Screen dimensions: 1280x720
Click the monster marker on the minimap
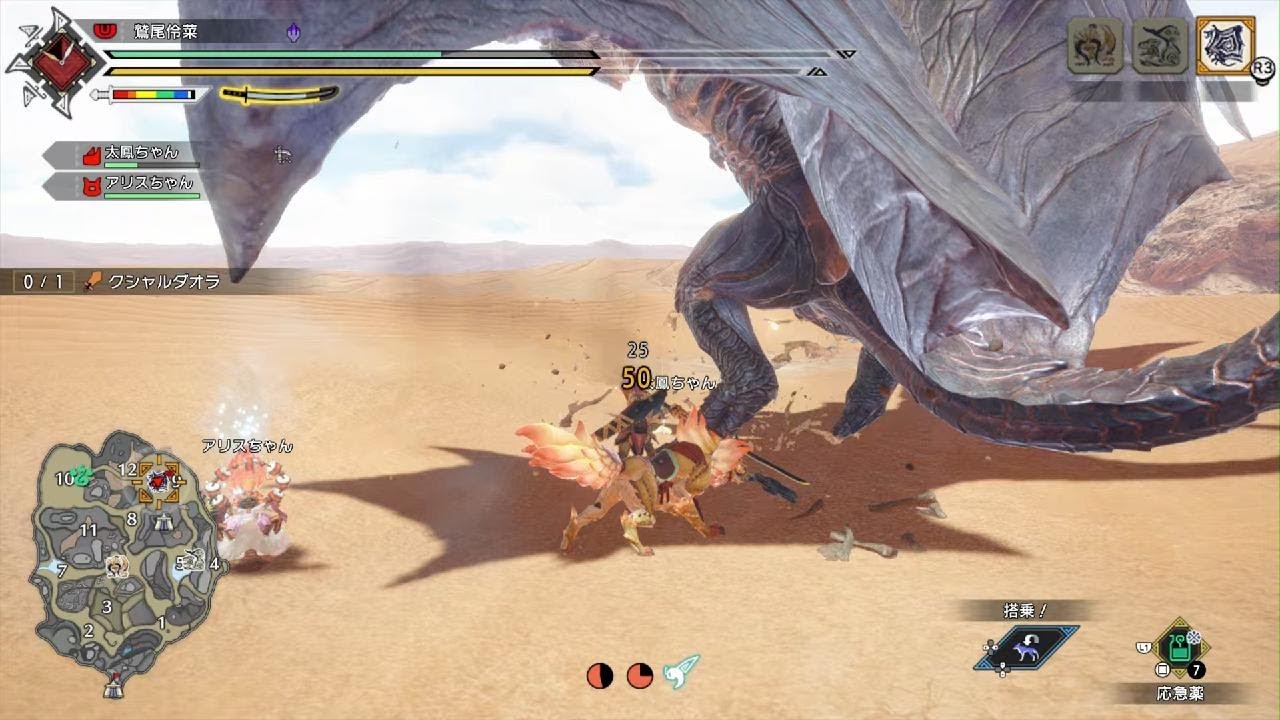point(158,482)
